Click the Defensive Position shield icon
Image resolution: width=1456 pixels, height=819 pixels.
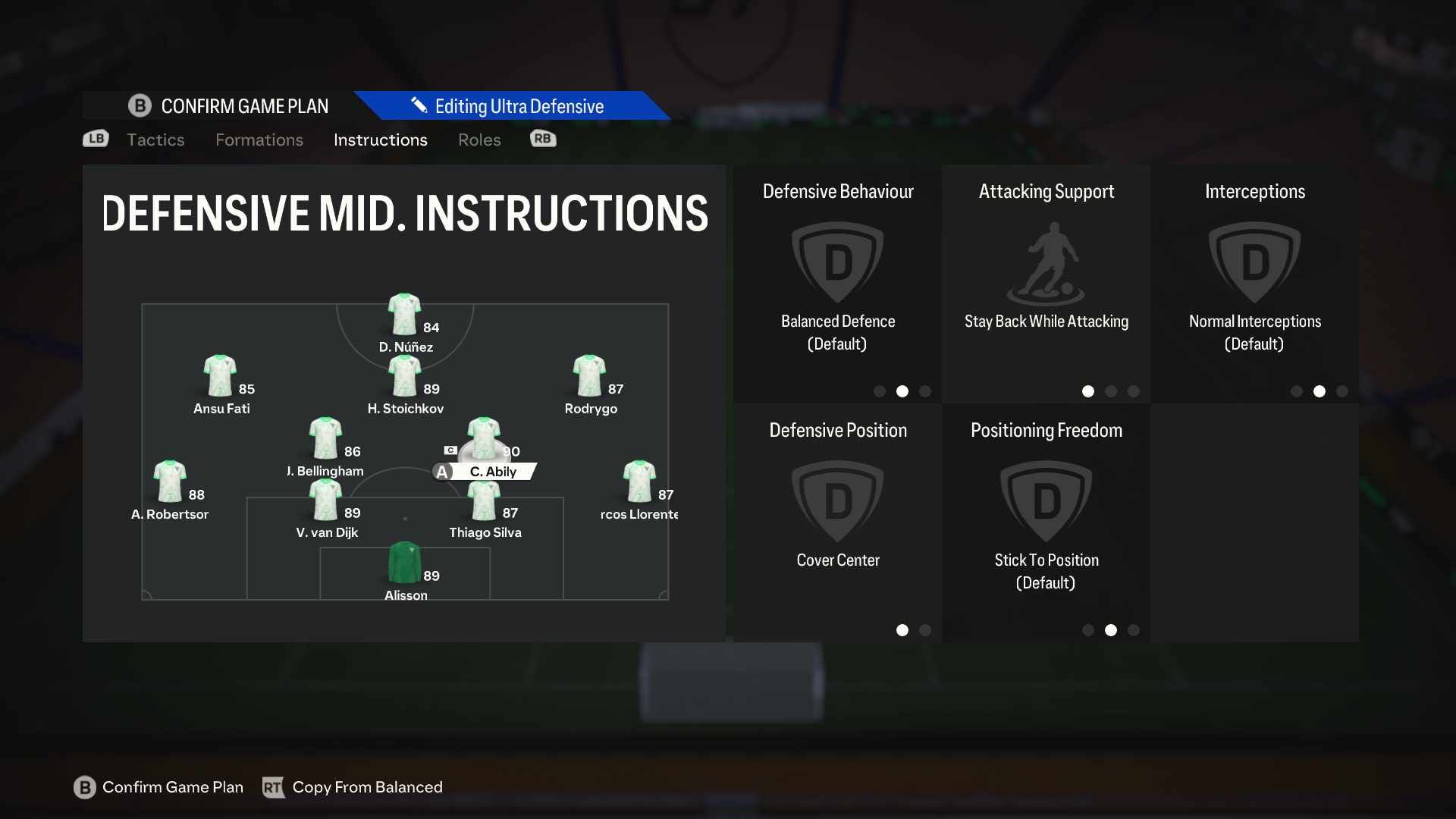[x=837, y=500]
